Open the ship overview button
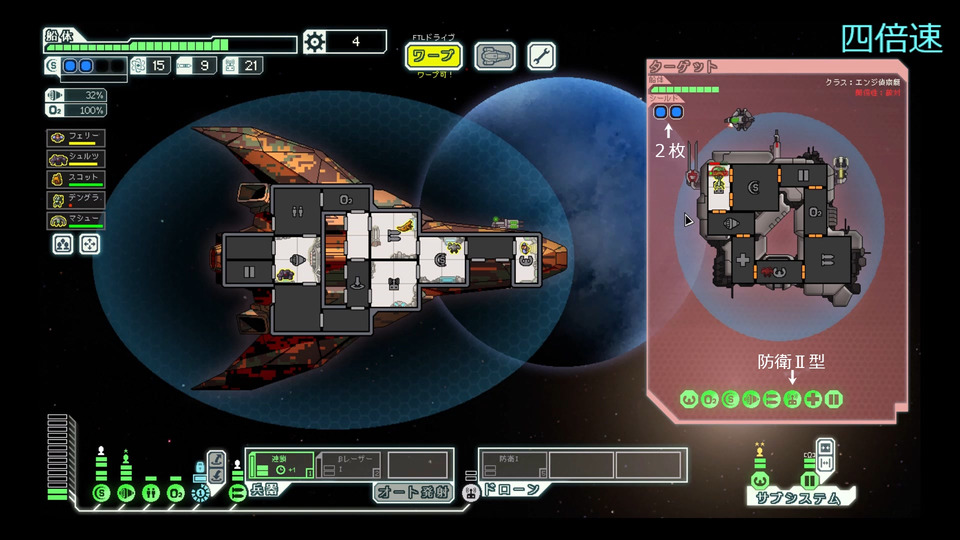 tap(494, 56)
